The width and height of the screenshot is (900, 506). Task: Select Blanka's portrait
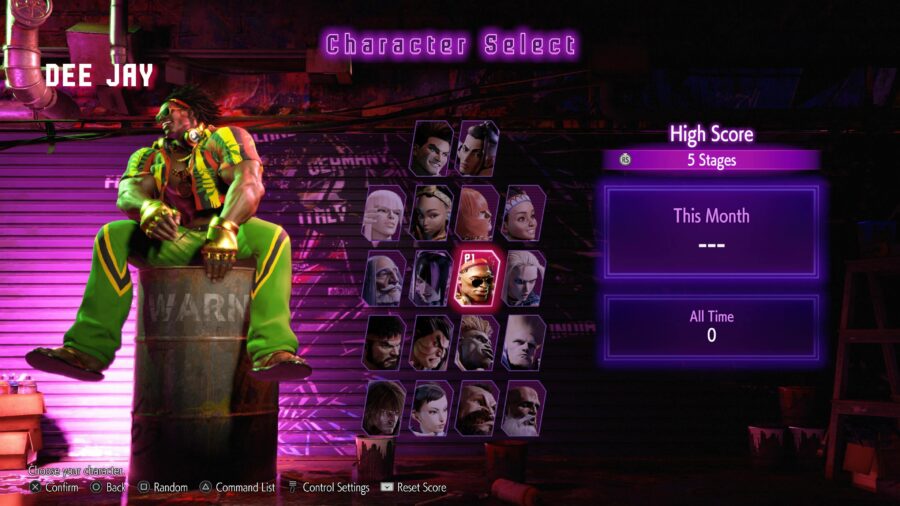478,343
